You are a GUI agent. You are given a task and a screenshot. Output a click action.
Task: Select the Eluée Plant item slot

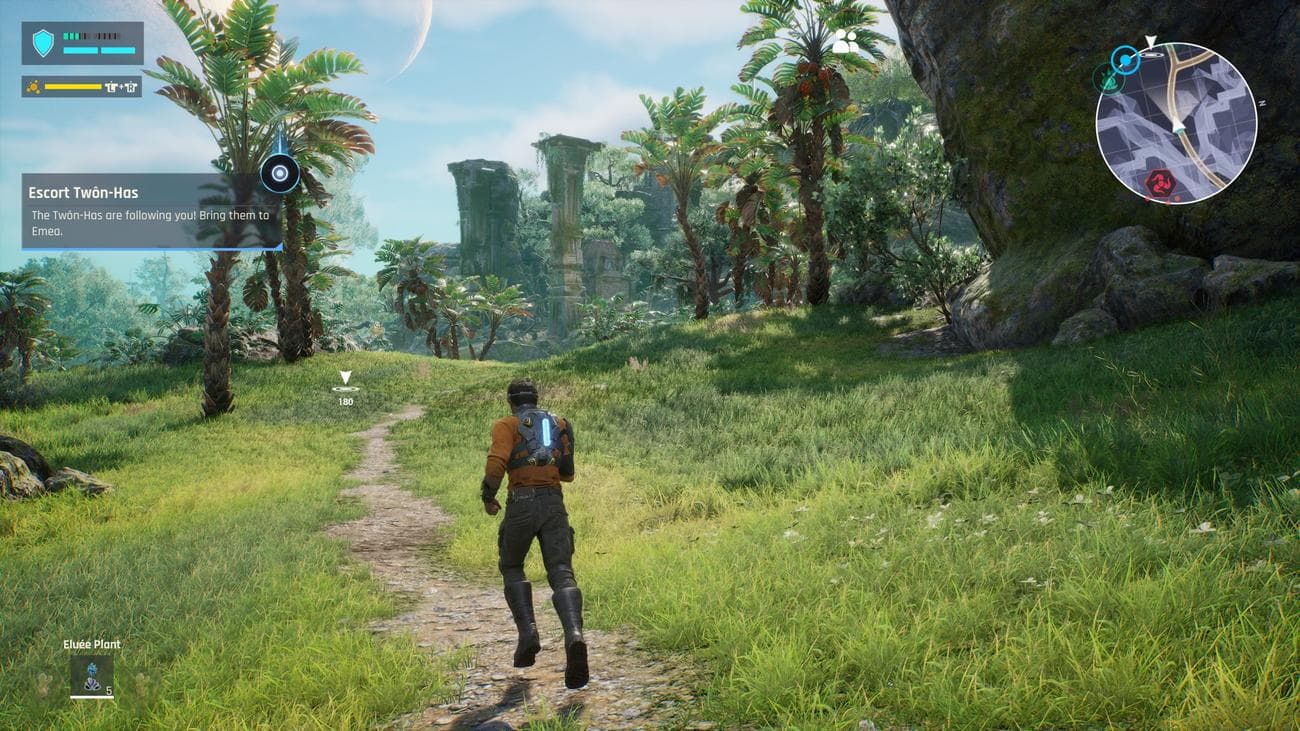pyautogui.click(x=92, y=674)
